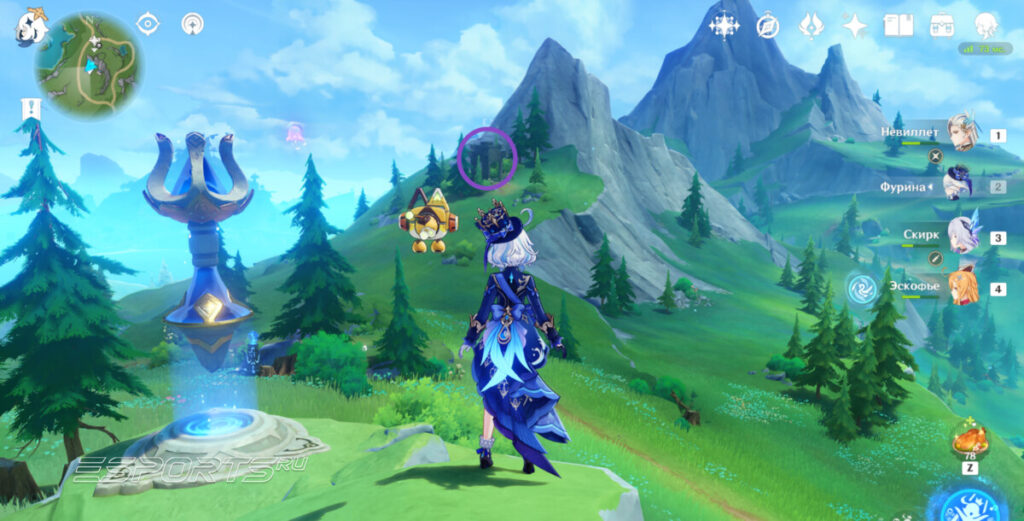The image size is (1024, 521).
Task: Switch to party member Эскофье
Action: point(962,288)
